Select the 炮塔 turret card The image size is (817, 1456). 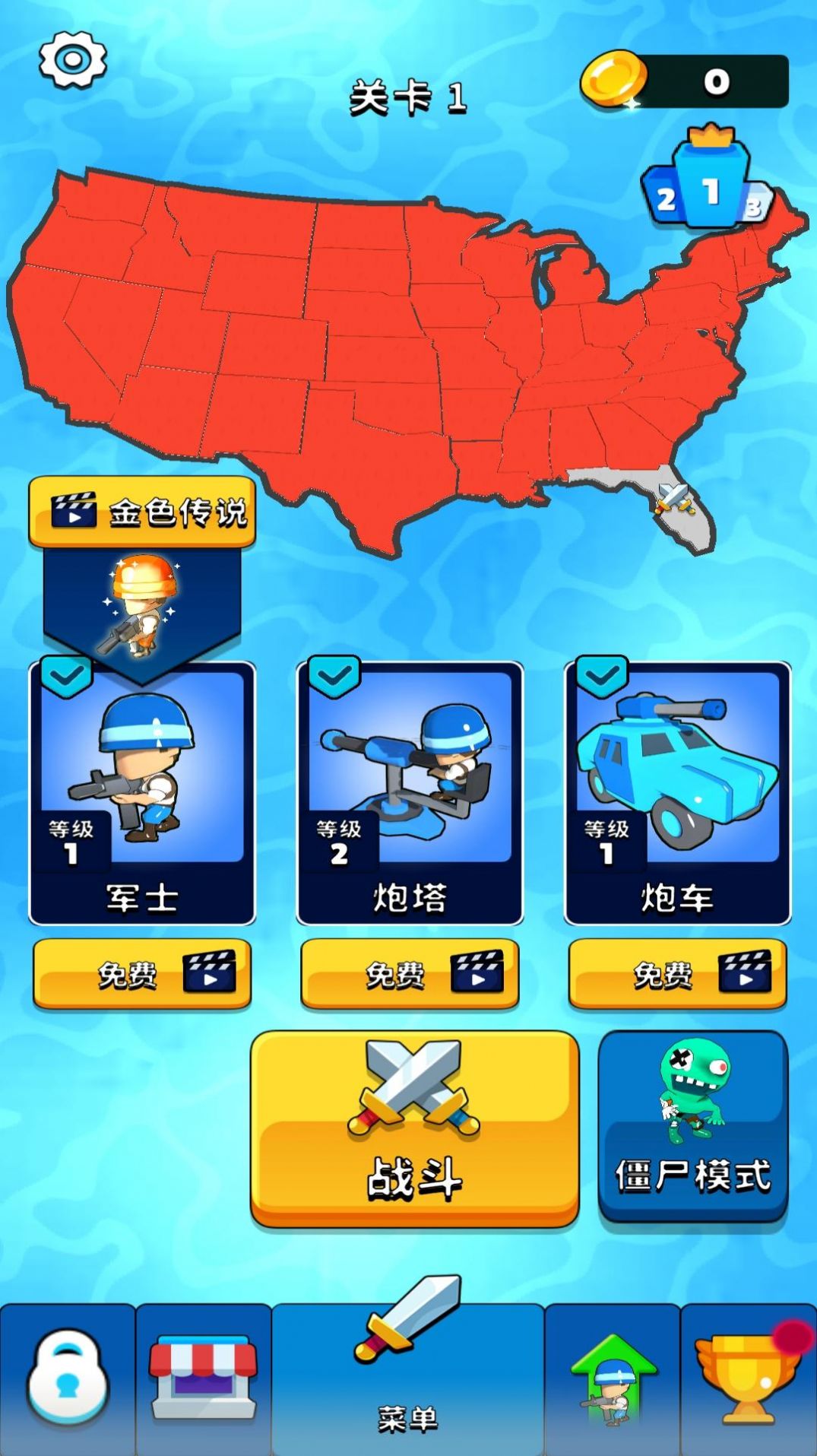pos(410,793)
